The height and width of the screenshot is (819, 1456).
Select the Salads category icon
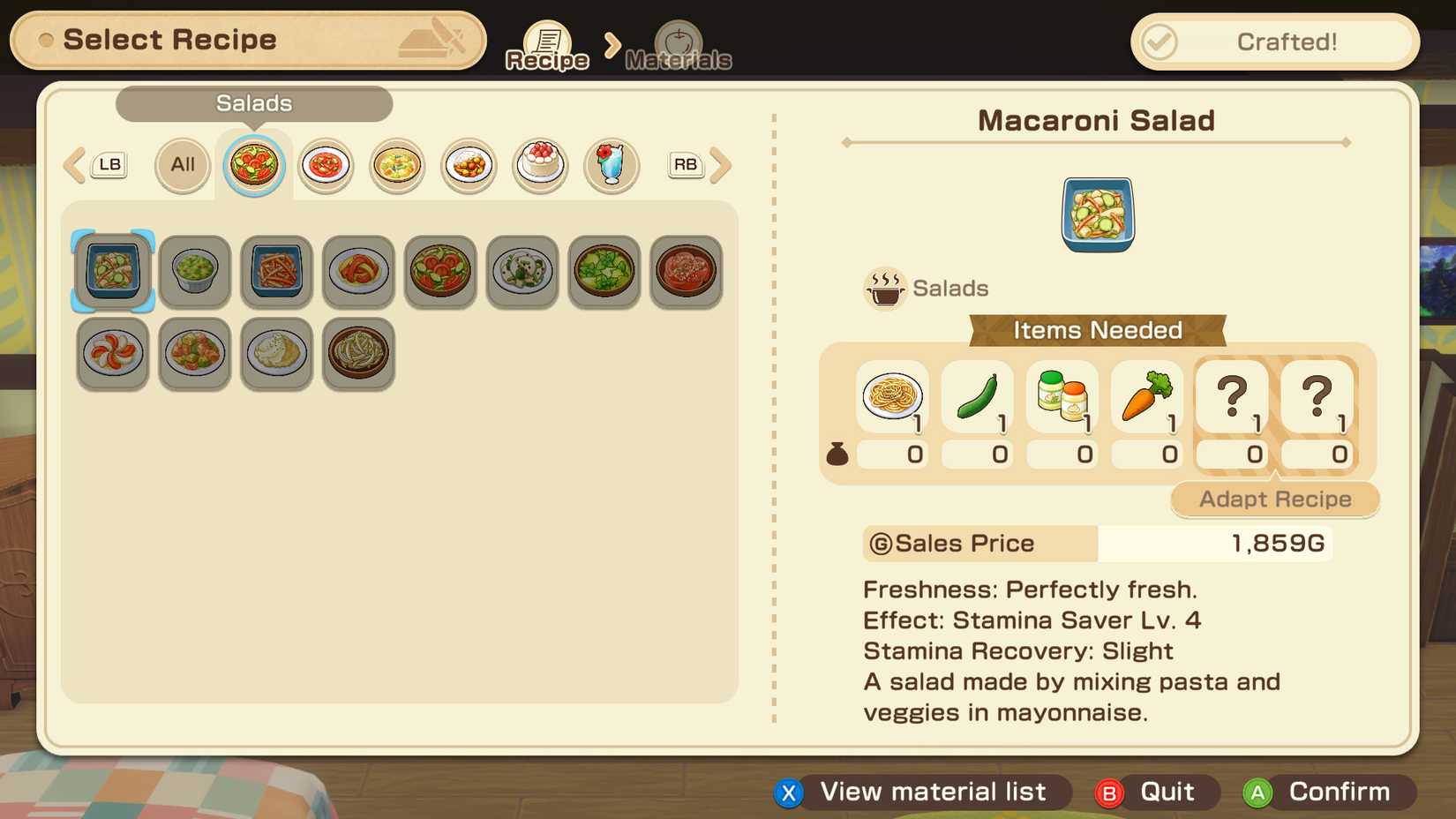click(x=254, y=165)
